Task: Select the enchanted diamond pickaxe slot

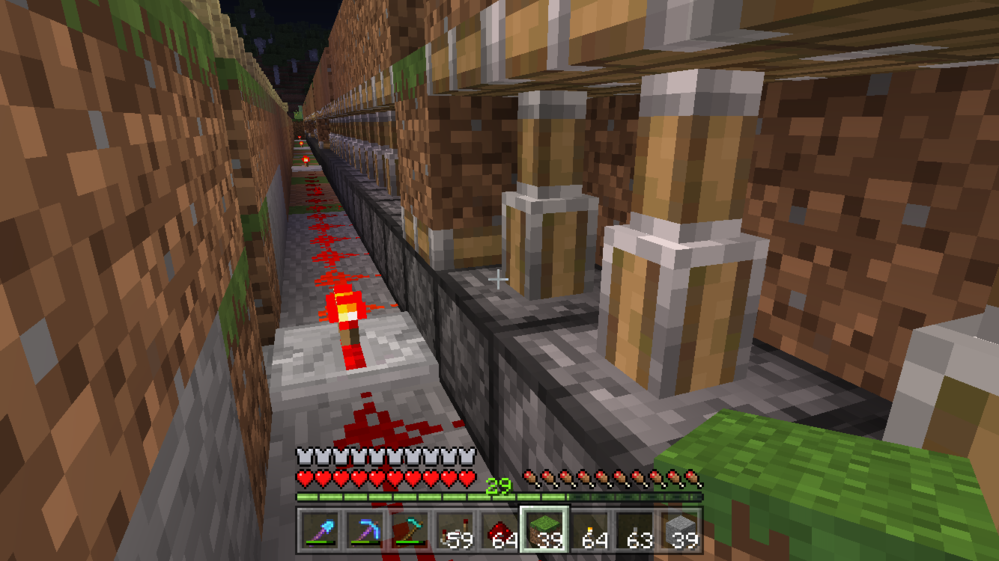Action: point(365,530)
